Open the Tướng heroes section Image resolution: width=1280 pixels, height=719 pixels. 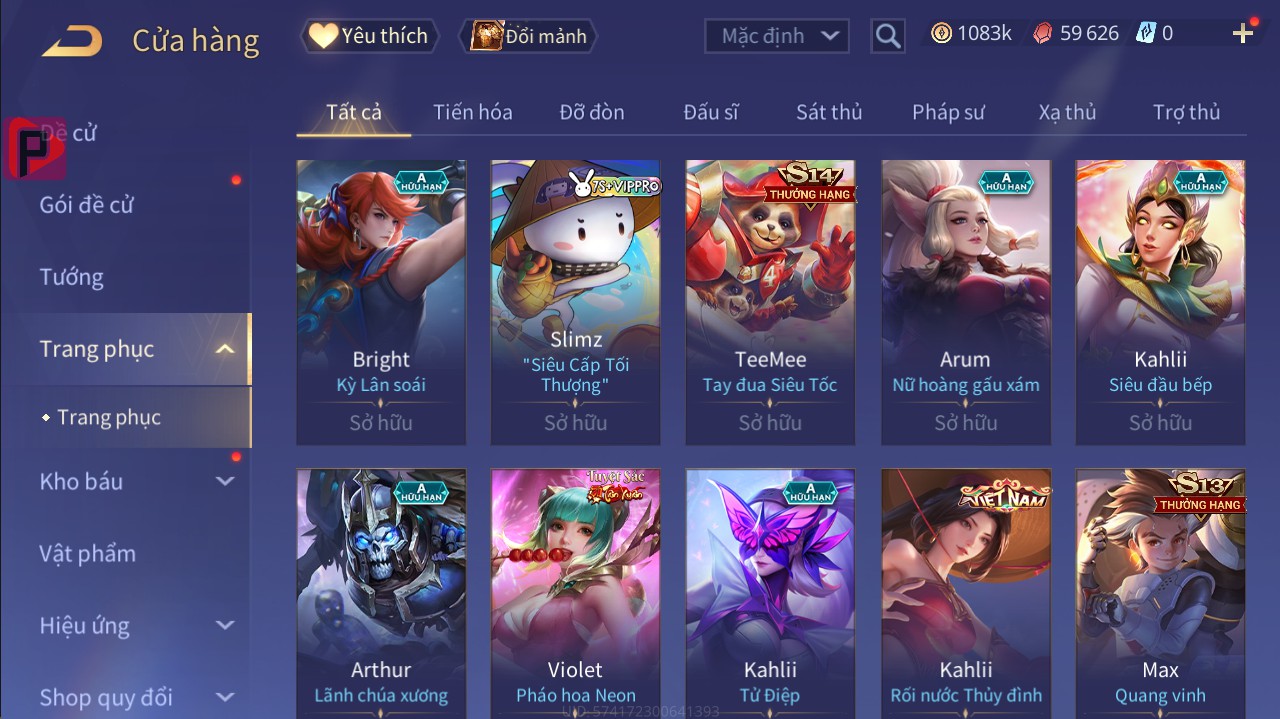pyautogui.click(x=71, y=277)
